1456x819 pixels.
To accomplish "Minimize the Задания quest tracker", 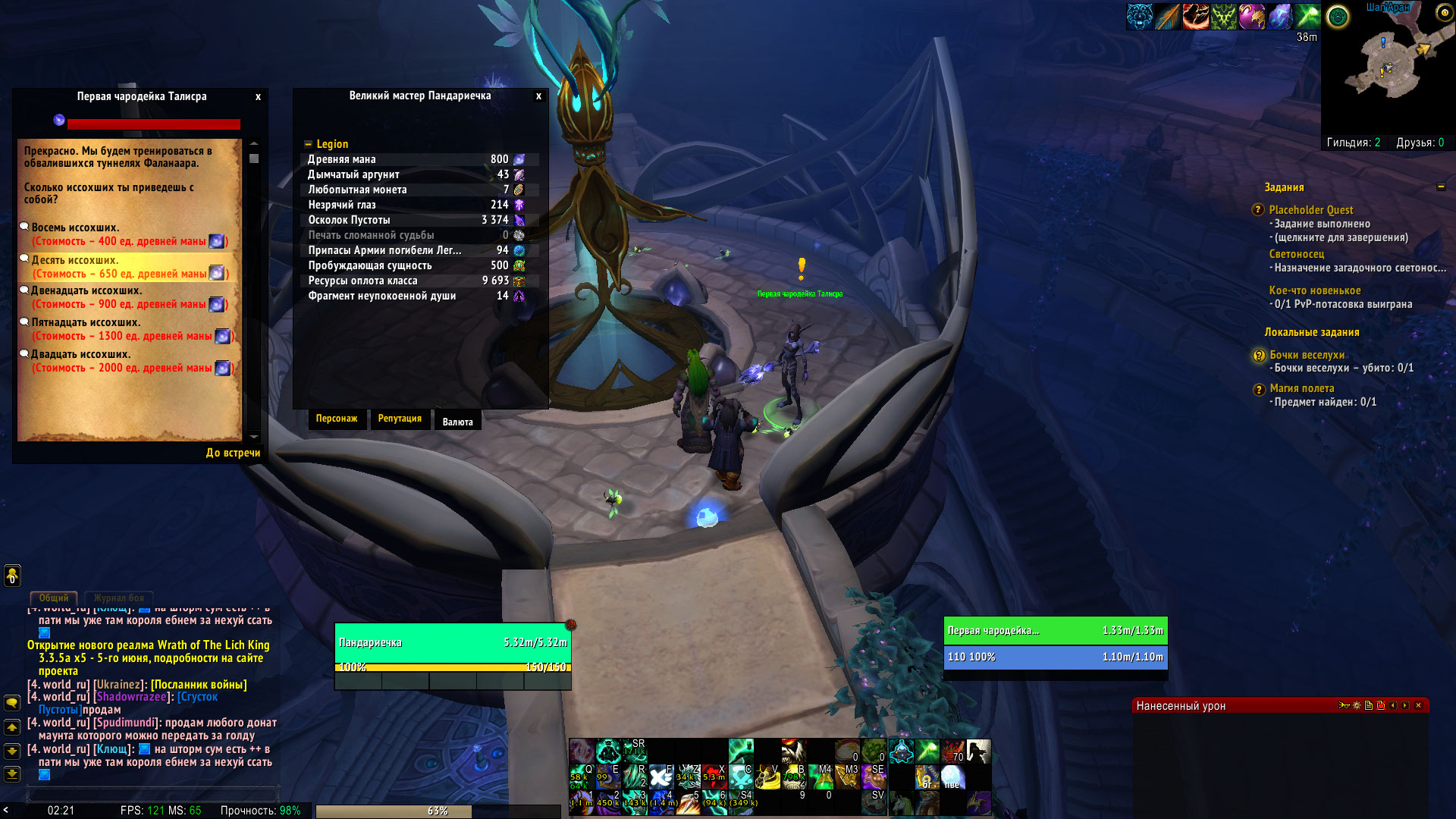I will [x=1441, y=187].
